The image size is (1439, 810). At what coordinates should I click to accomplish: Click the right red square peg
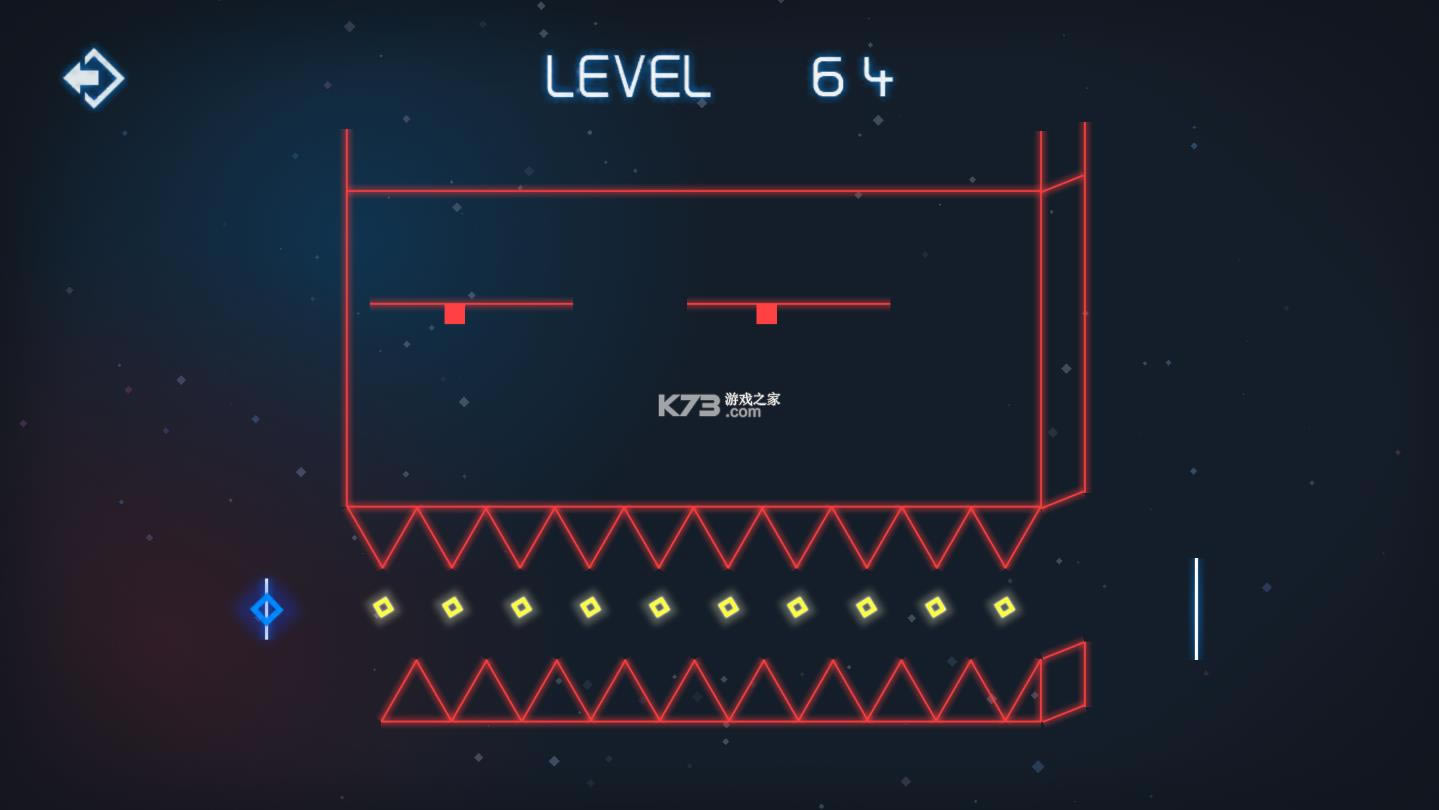[766, 314]
